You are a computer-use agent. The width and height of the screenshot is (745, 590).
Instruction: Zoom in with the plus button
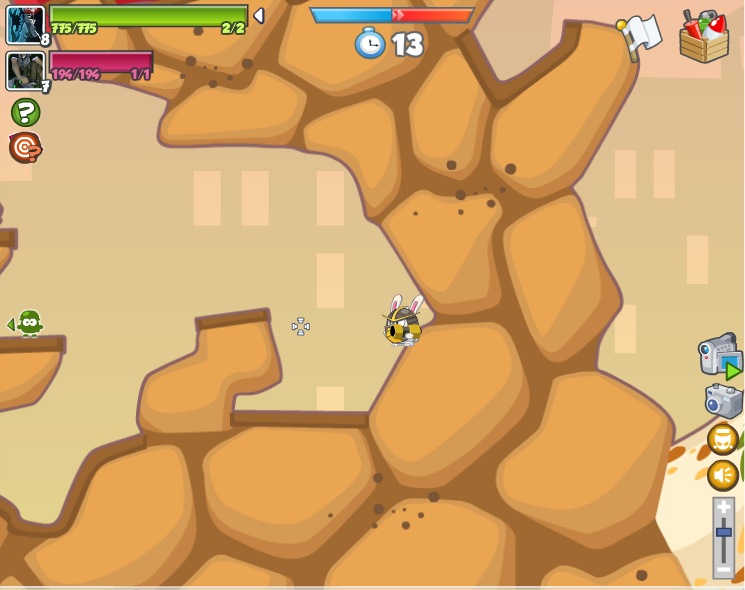tap(724, 507)
